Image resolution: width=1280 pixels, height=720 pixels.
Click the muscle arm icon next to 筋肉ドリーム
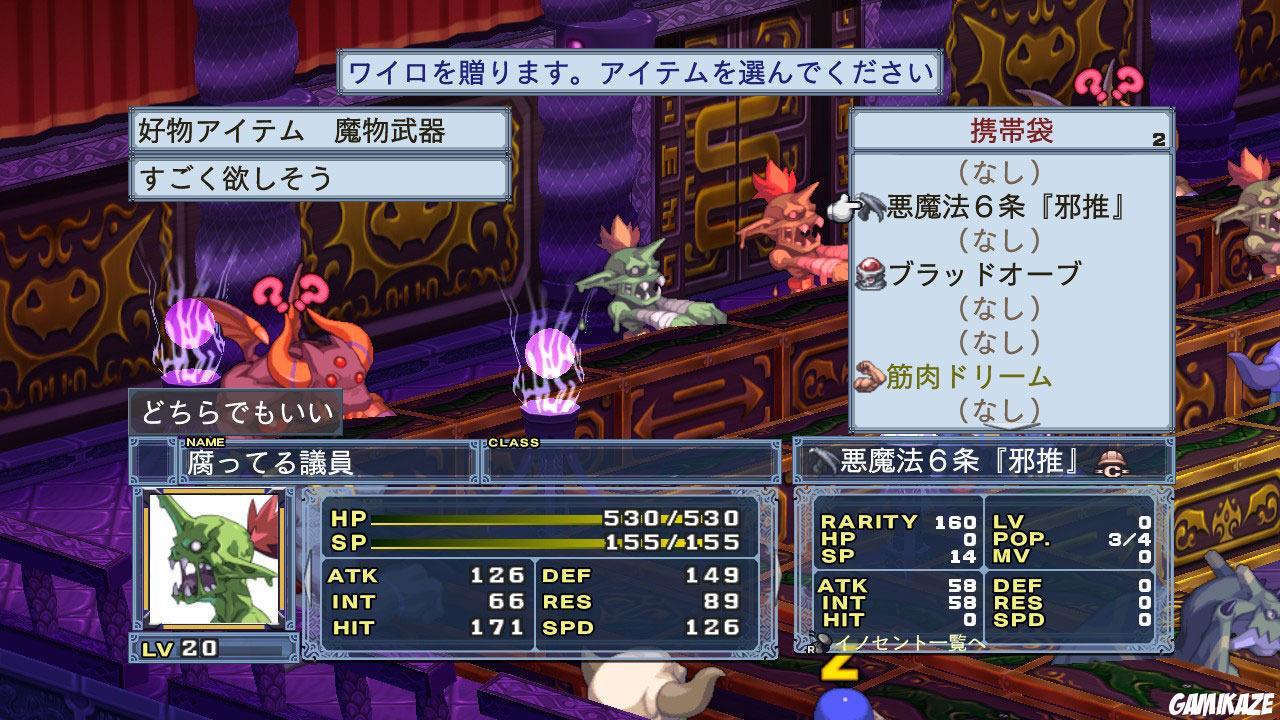click(x=869, y=373)
